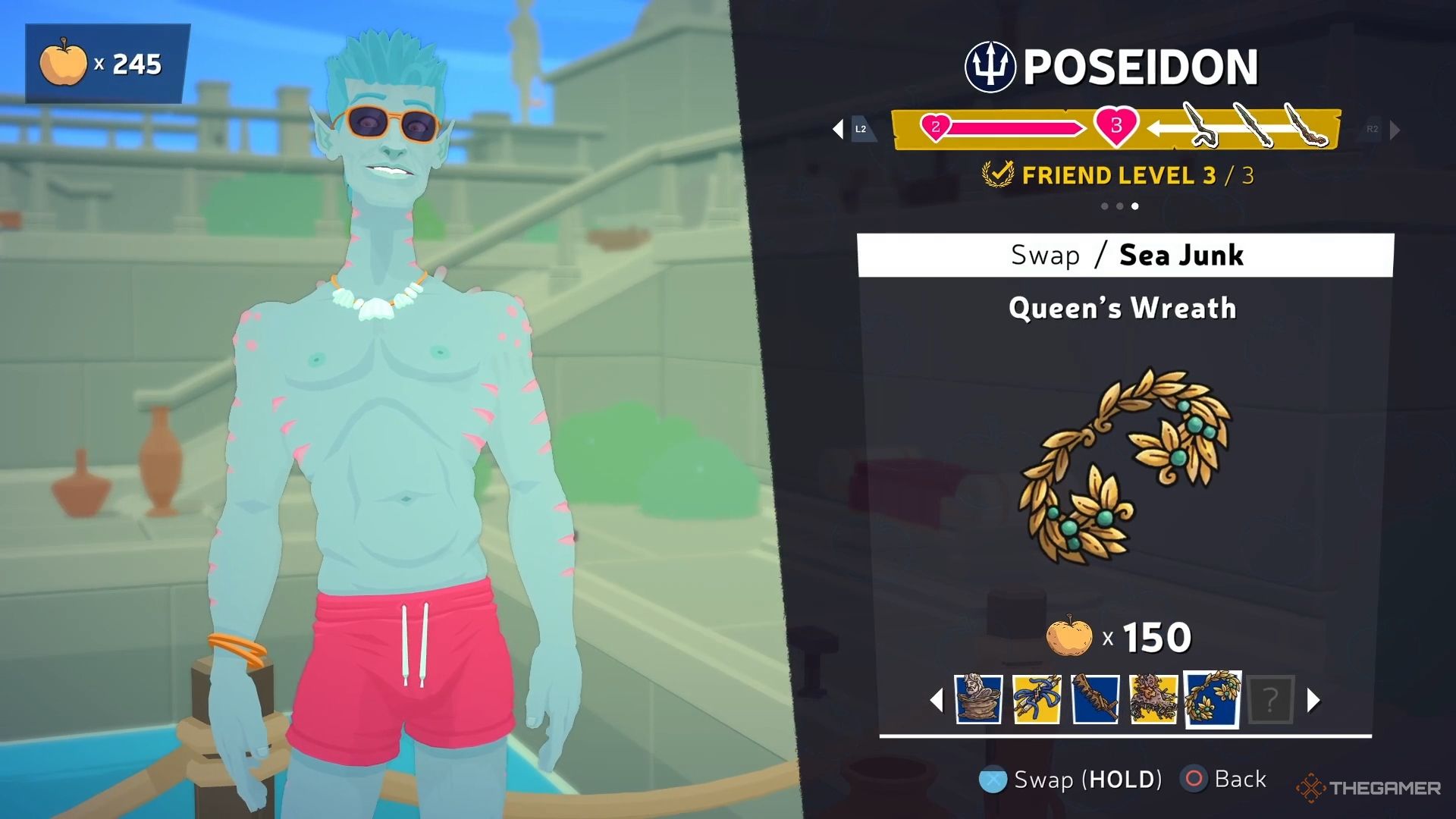Select the blue-ribboned scrolls sea junk thumbnail
The height and width of the screenshot is (819, 1456).
[1037, 698]
